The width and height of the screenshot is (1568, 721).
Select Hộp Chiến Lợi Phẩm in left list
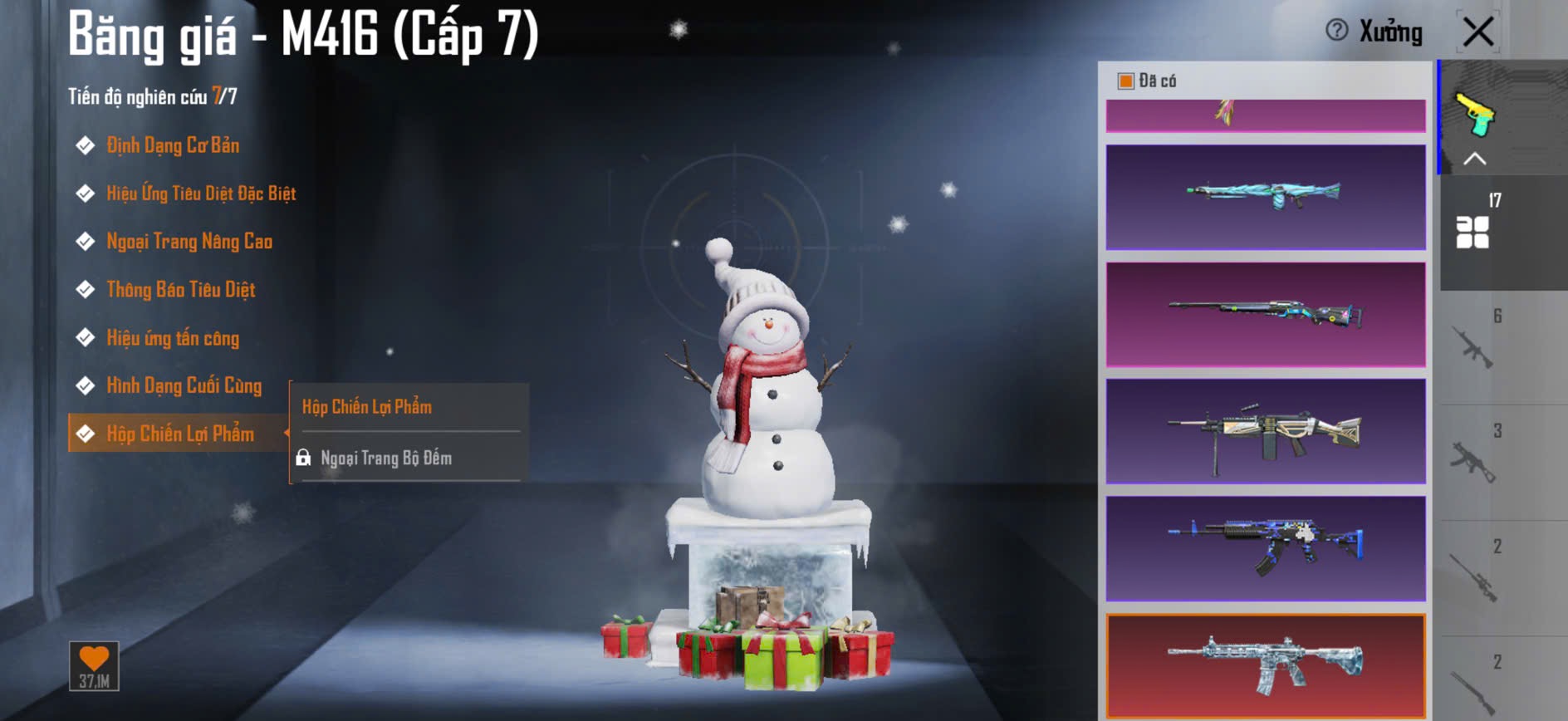[x=179, y=434]
